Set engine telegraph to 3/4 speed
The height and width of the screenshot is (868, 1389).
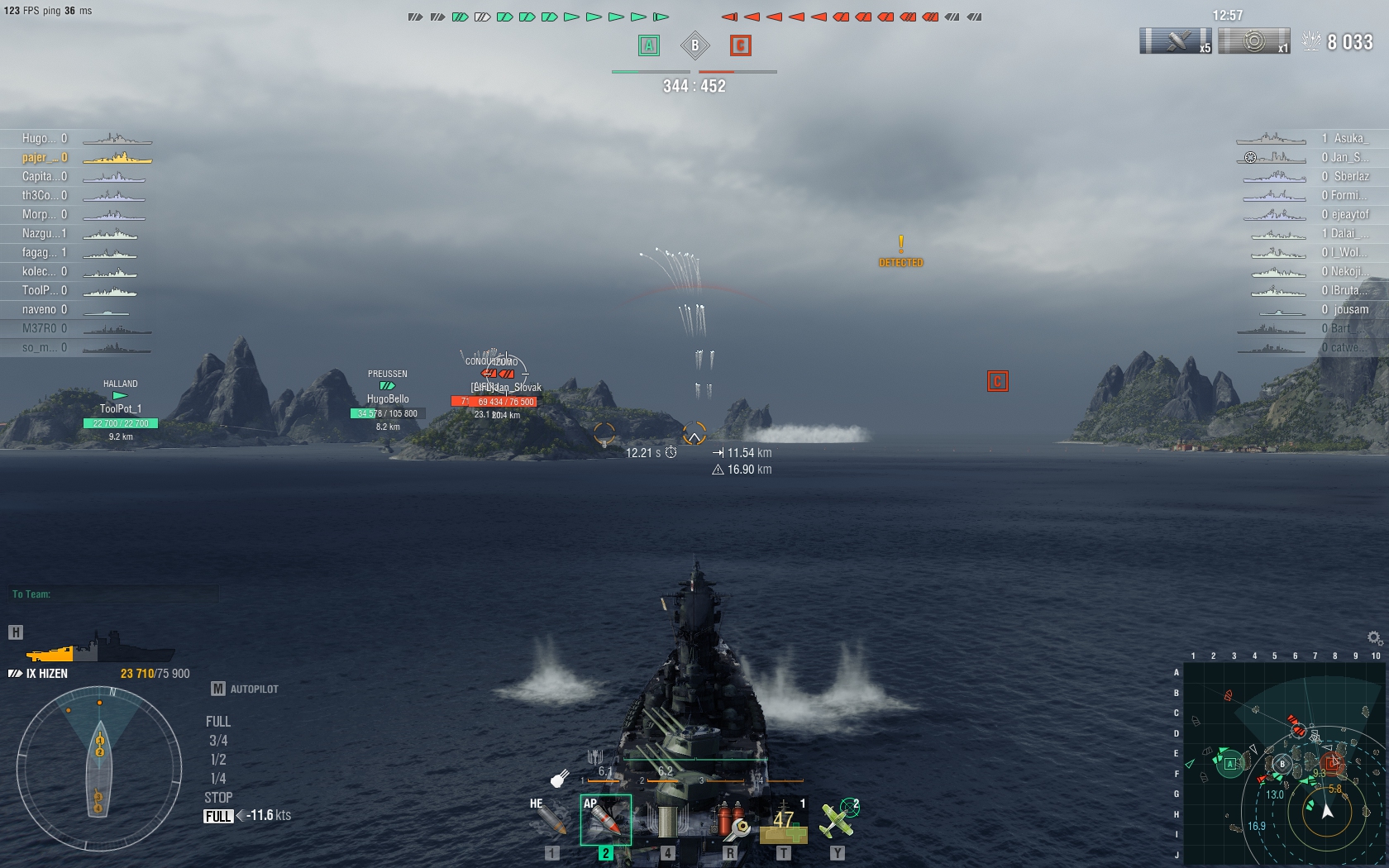coord(218,741)
